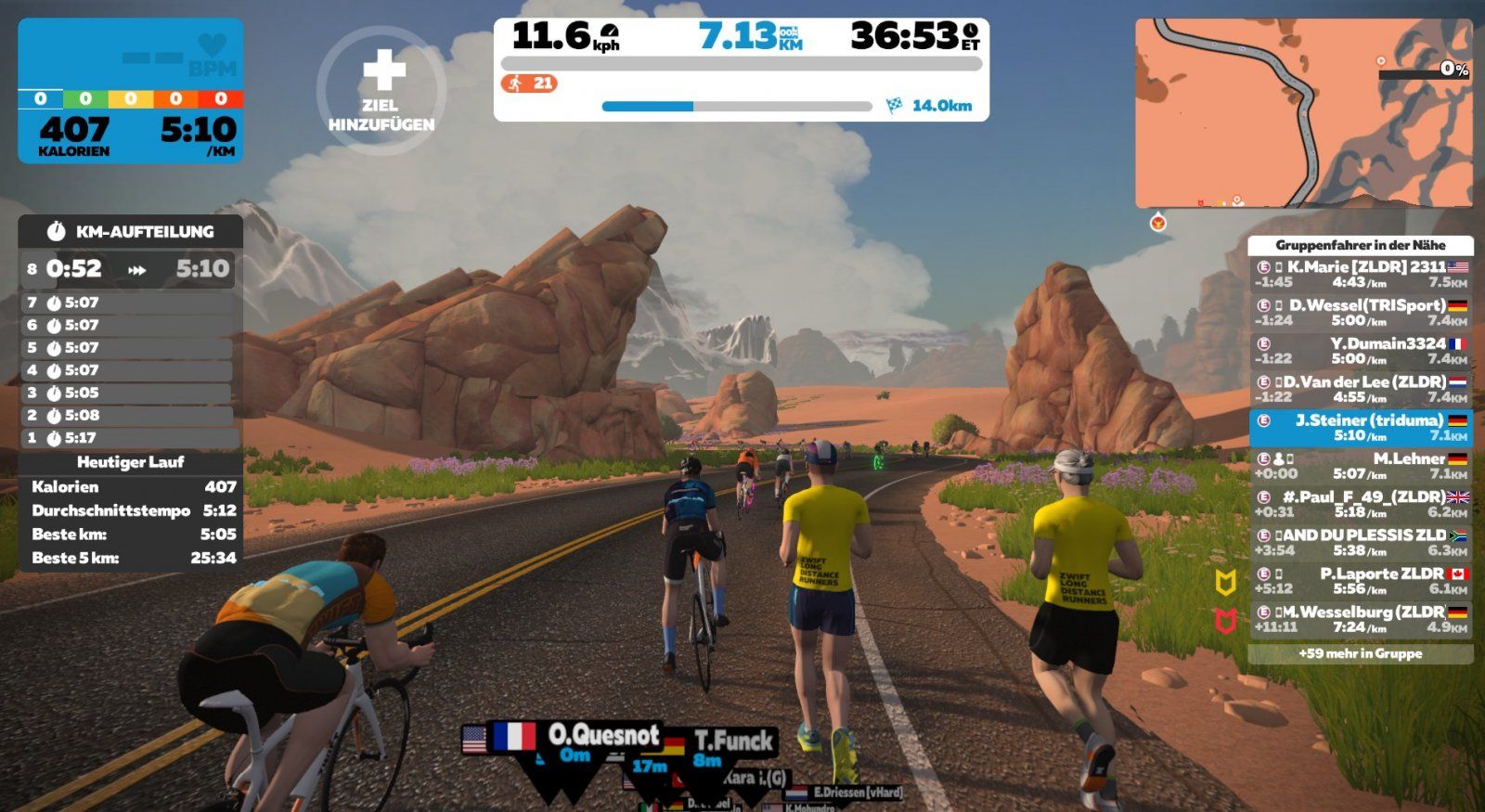Select P.Laporte ZLDR from the list
The height and width of the screenshot is (812, 1485).
pos(1360,581)
